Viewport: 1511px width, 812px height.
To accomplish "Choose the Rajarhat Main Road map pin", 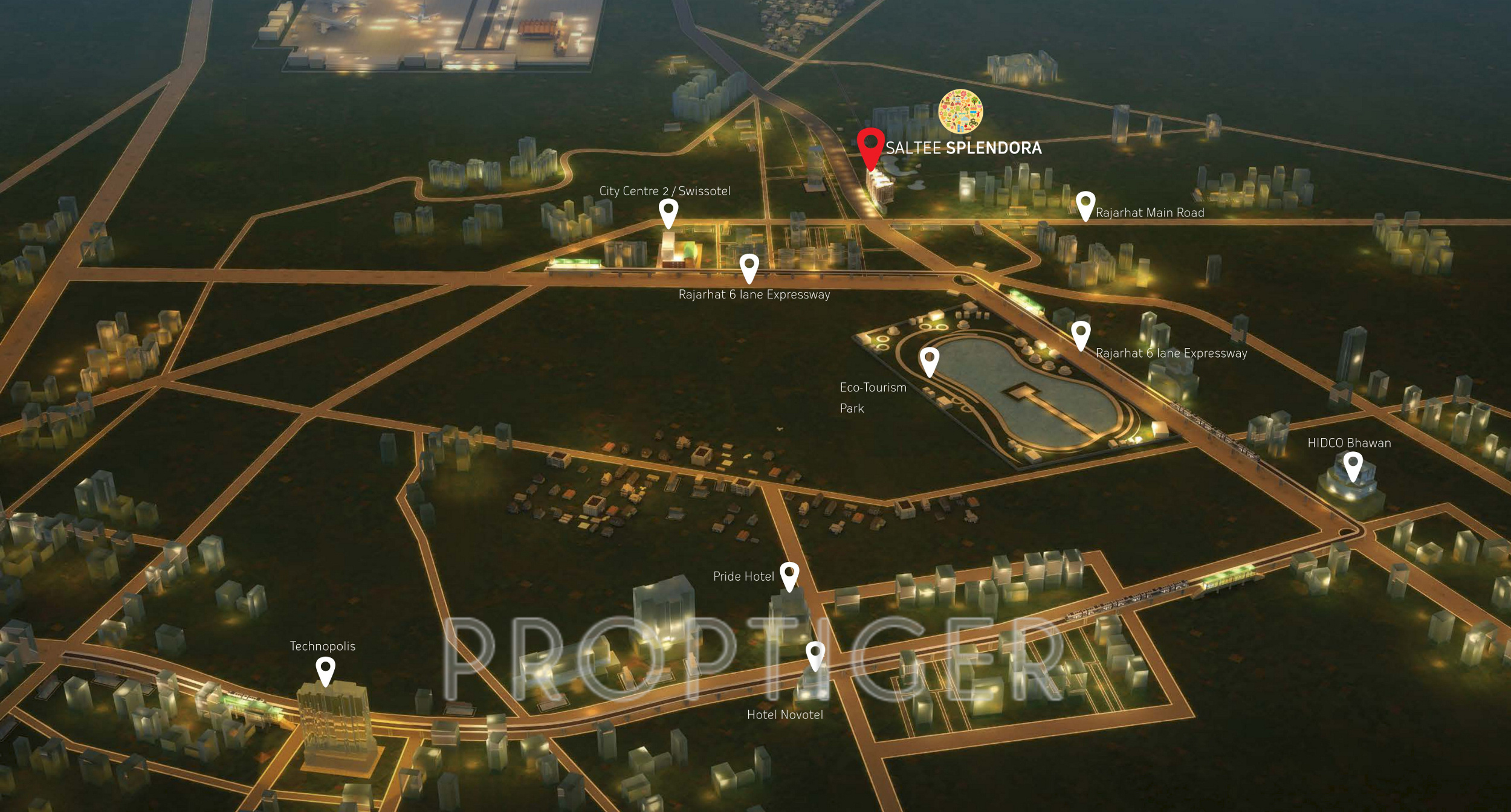I will 1086,204.
